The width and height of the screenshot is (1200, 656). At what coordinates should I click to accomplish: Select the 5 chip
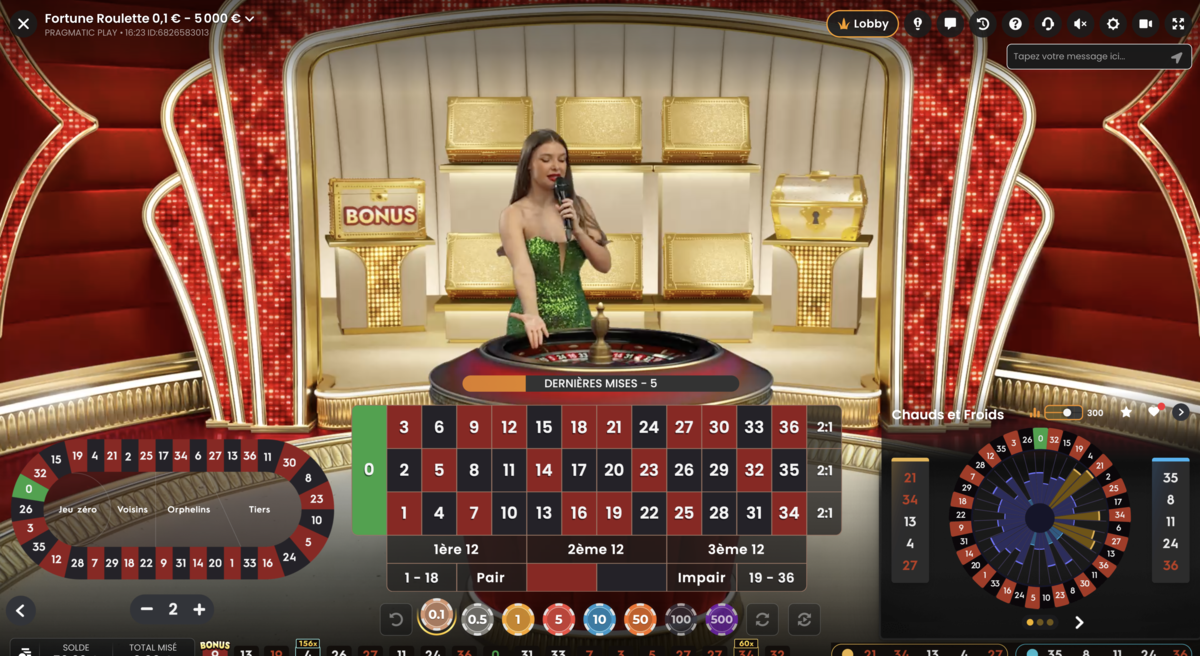(558, 620)
